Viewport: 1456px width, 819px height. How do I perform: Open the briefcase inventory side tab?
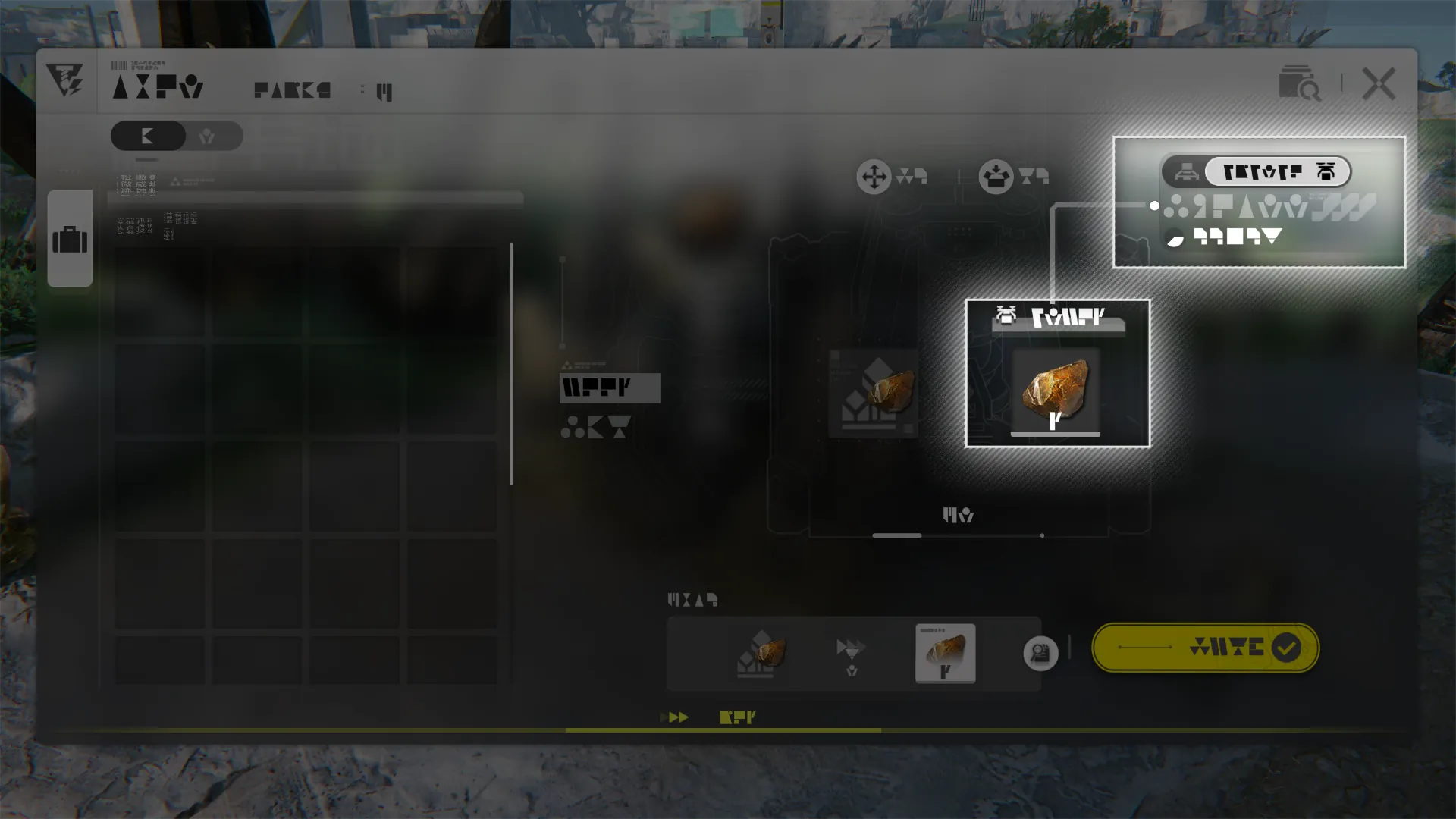point(70,240)
